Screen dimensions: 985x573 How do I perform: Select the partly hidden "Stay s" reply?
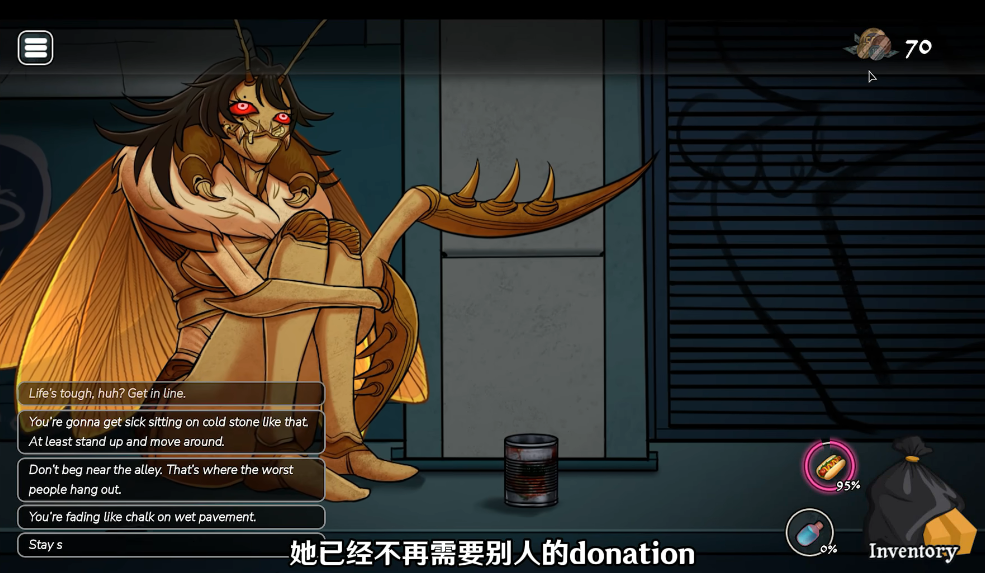pos(150,545)
